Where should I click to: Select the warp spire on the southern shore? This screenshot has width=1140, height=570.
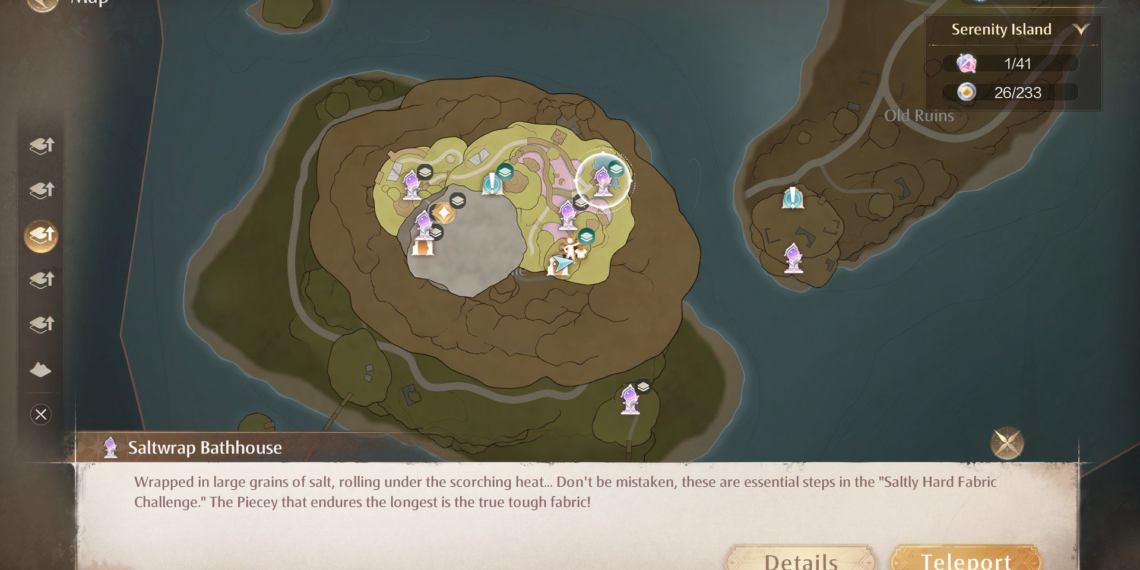pyautogui.click(x=630, y=399)
